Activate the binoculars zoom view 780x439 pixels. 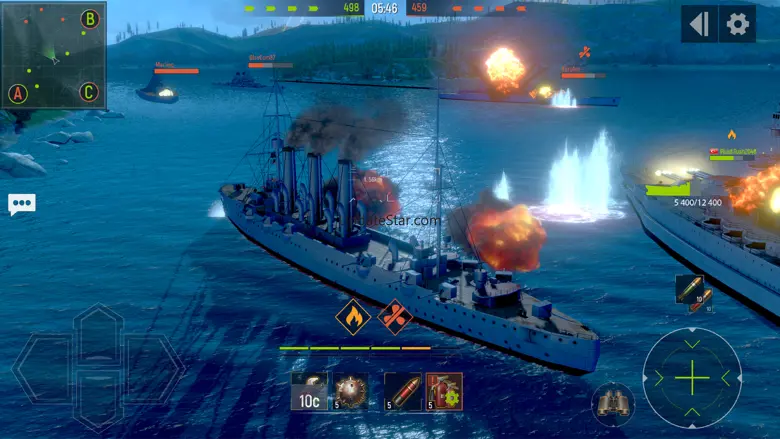pos(612,403)
